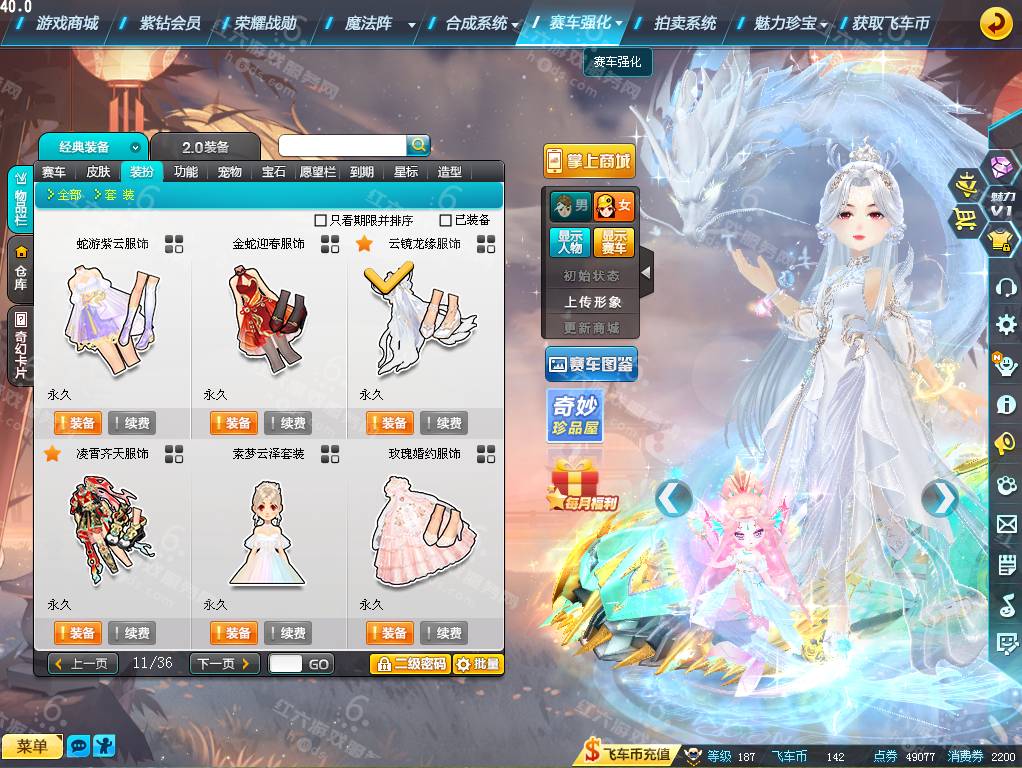Click the 上传形象 upload button
This screenshot has width=1022, height=768.
click(x=592, y=302)
